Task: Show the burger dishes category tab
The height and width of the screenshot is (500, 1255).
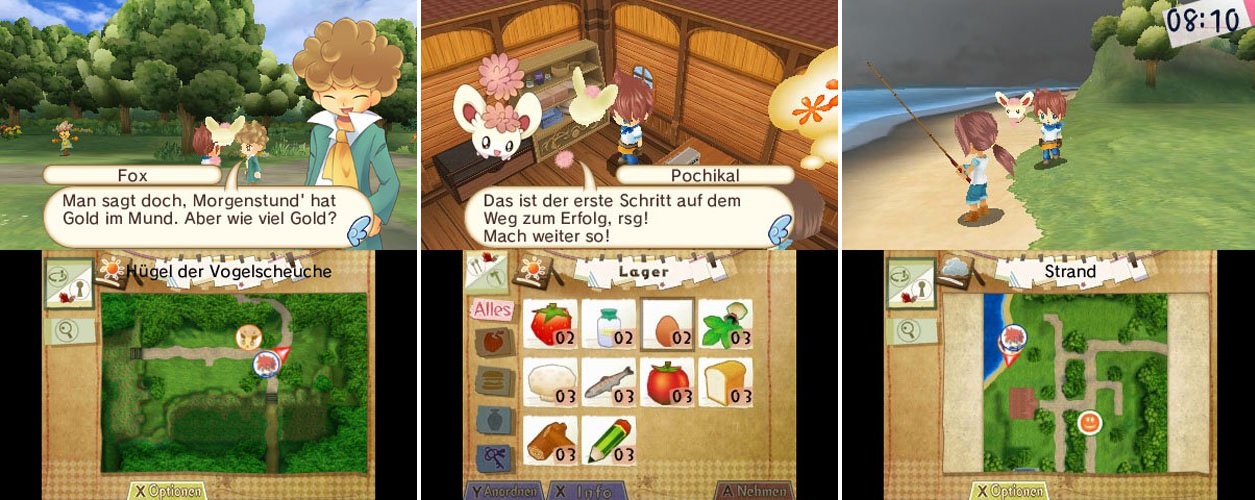Action: coord(494,380)
